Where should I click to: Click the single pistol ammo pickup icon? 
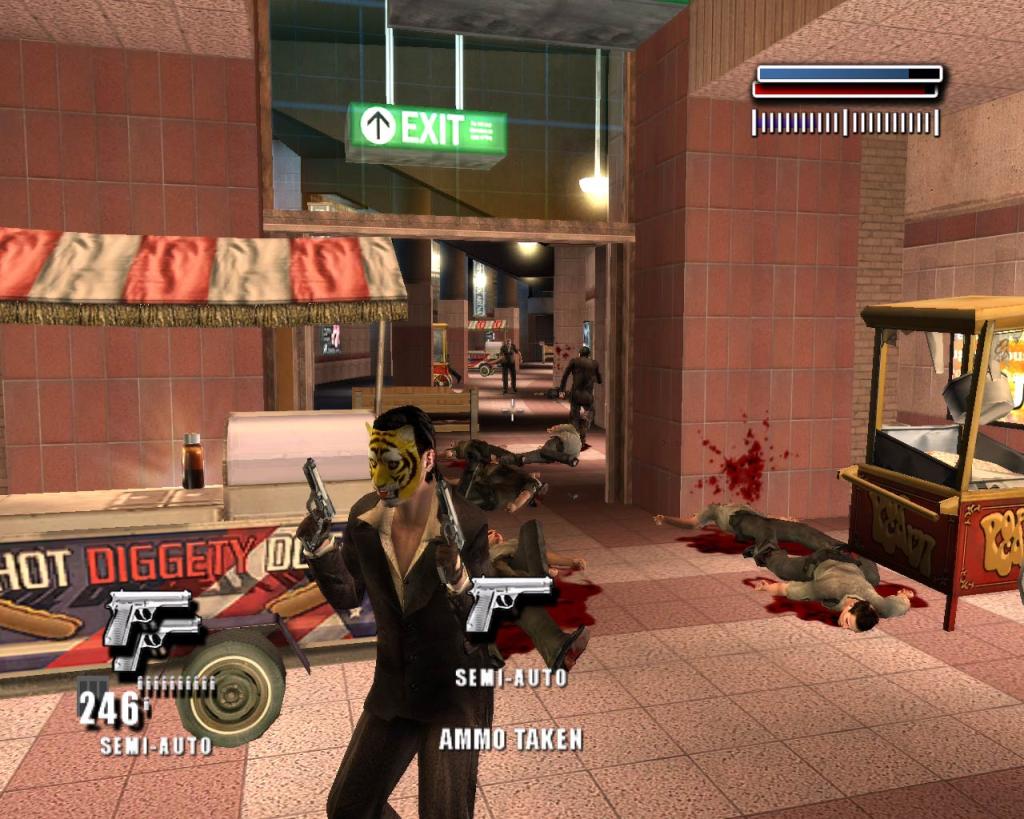point(509,603)
